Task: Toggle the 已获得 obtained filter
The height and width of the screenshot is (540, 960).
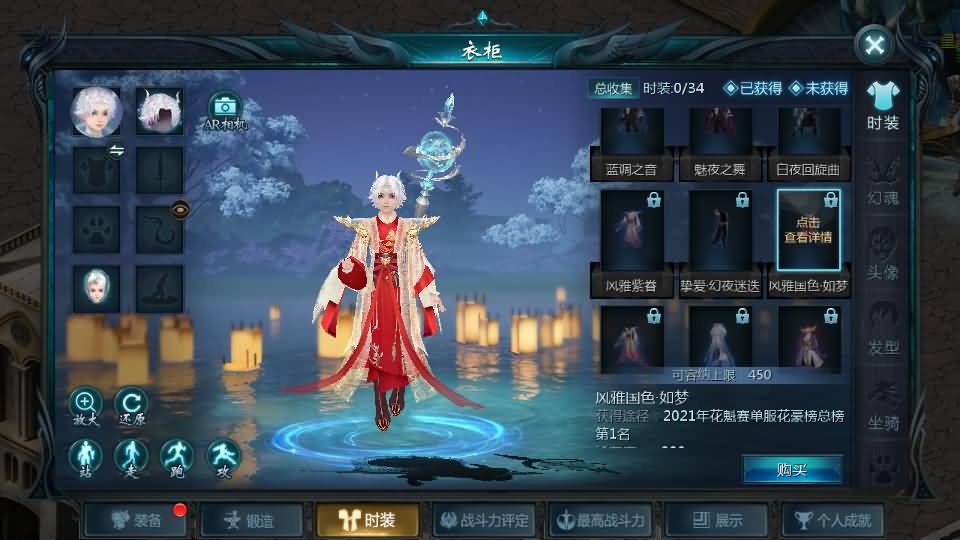Action: pos(753,88)
